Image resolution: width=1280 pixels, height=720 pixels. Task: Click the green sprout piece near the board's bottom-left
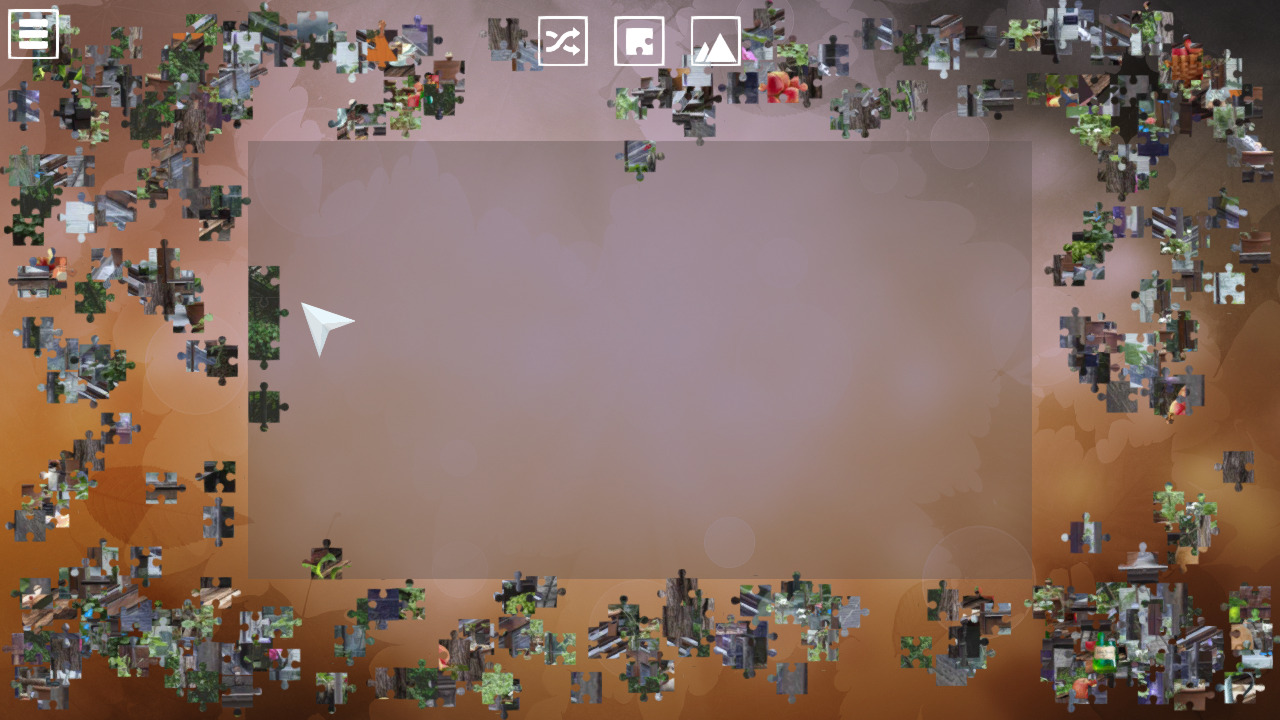click(x=325, y=562)
